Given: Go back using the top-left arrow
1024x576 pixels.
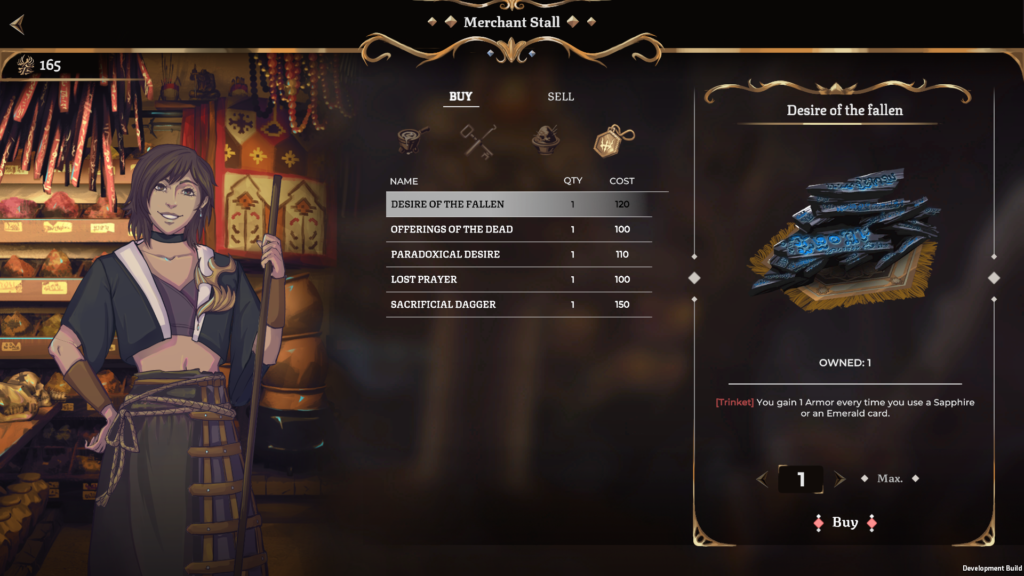Looking at the screenshot, I should (17, 23).
